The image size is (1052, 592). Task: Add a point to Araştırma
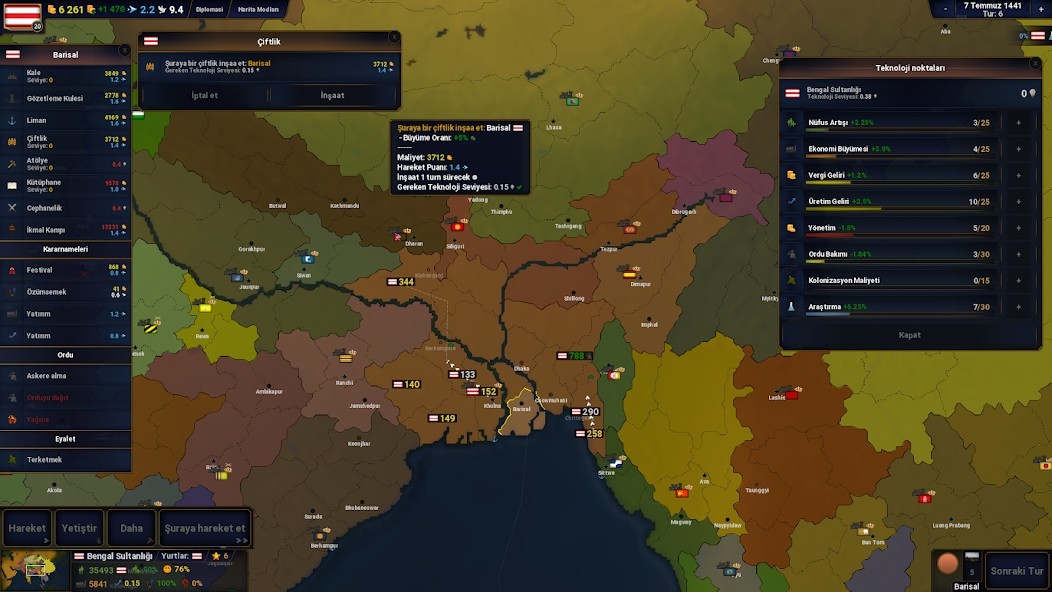tap(1018, 307)
